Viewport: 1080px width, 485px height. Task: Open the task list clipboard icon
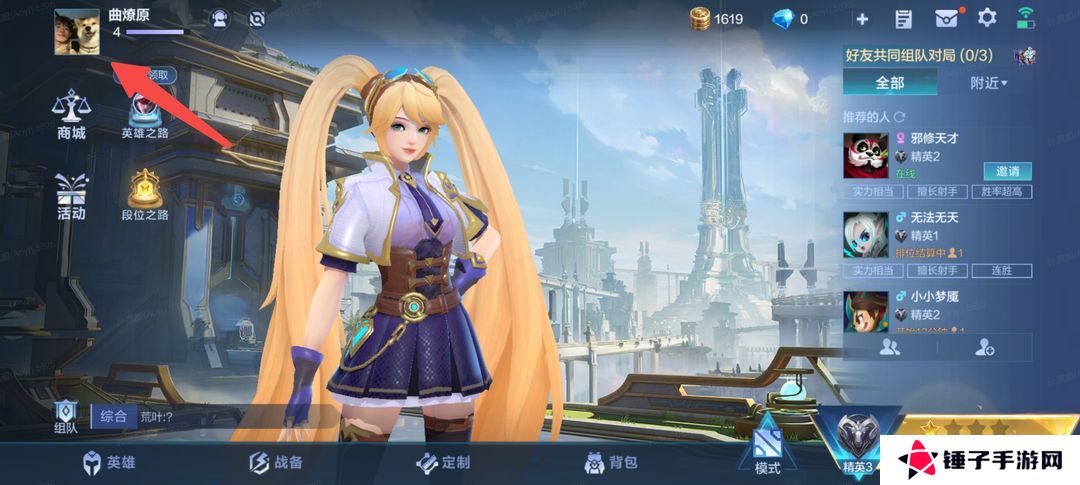904,19
